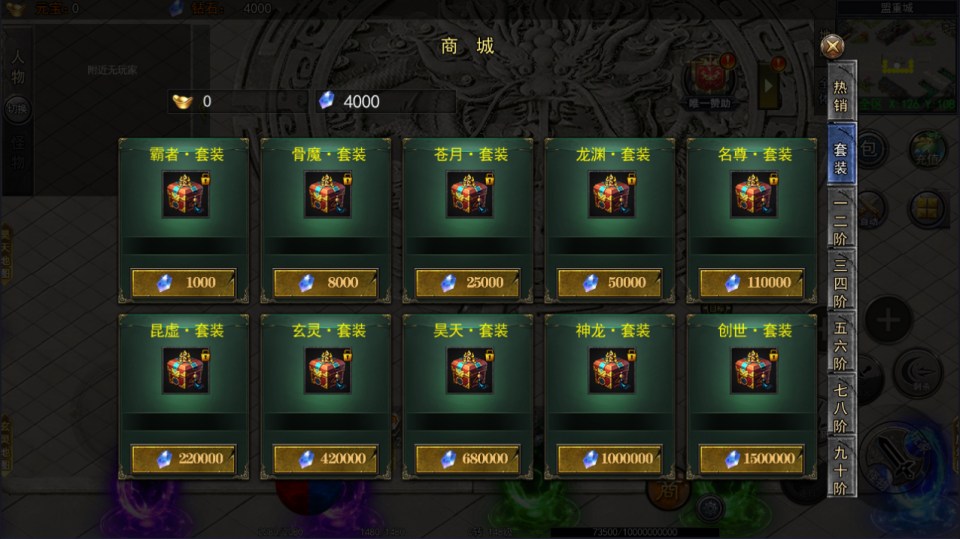
Task: Purchase 骨魔·套装 with the 8000 button
Action: [326, 283]
